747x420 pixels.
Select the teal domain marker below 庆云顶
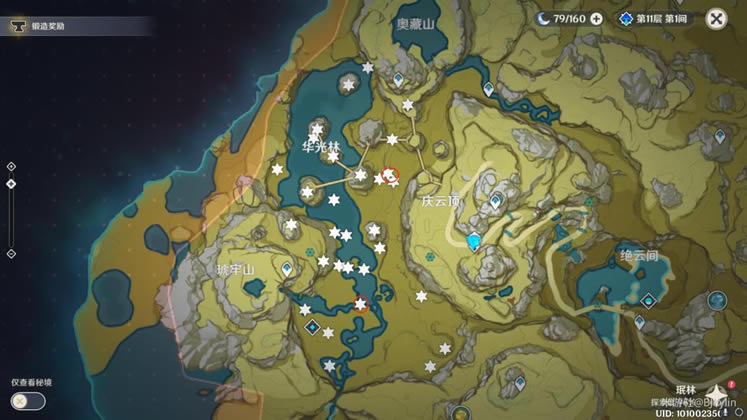click(x=475, y=241)
